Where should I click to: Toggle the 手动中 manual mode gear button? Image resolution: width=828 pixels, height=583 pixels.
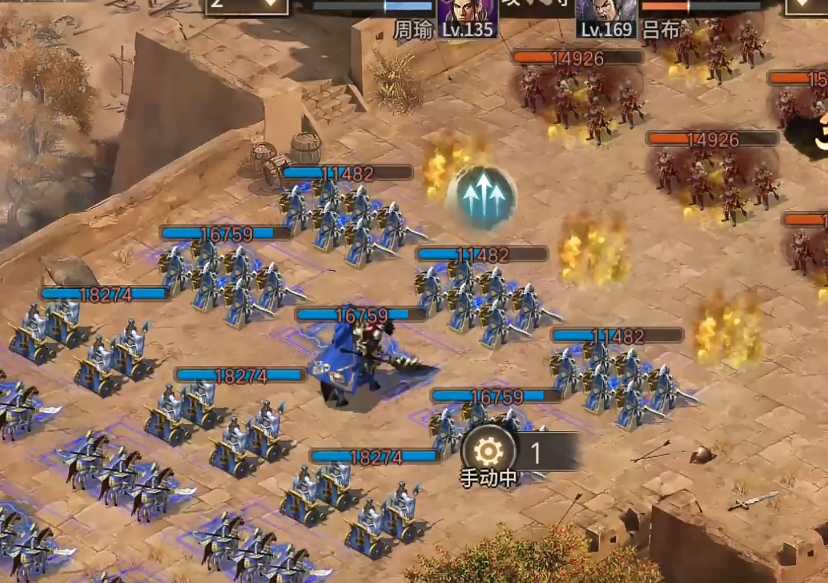tap(489, 451)
